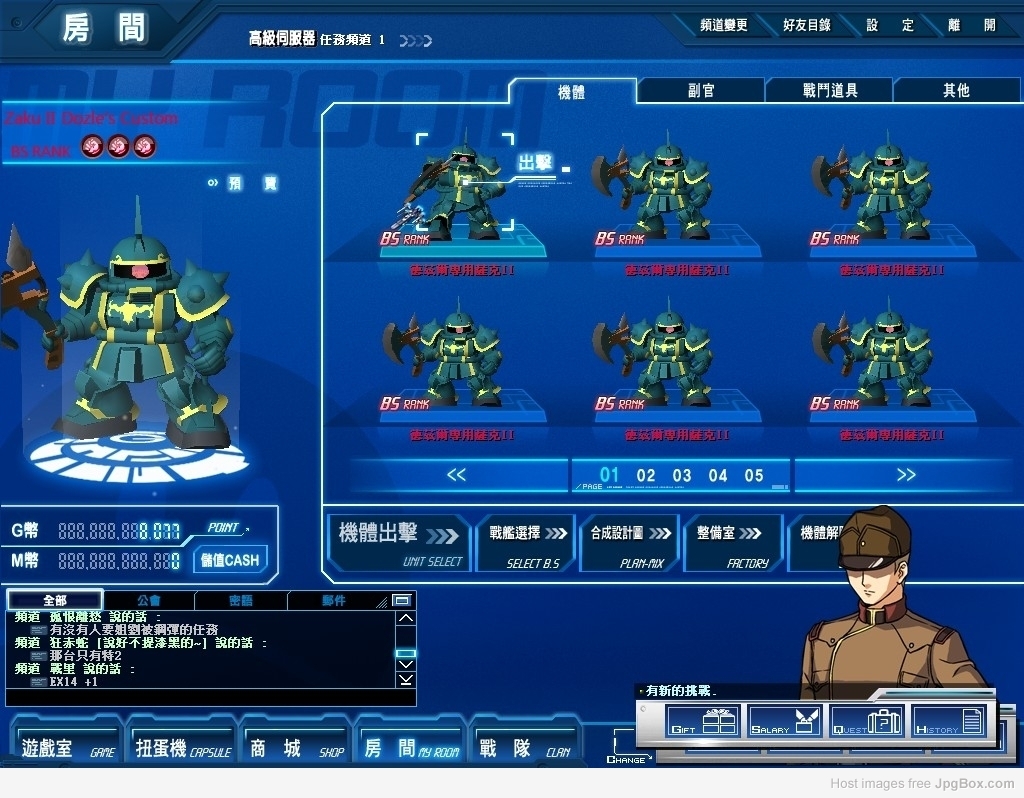Go to the 商城 Shop

tap(296, 748)
